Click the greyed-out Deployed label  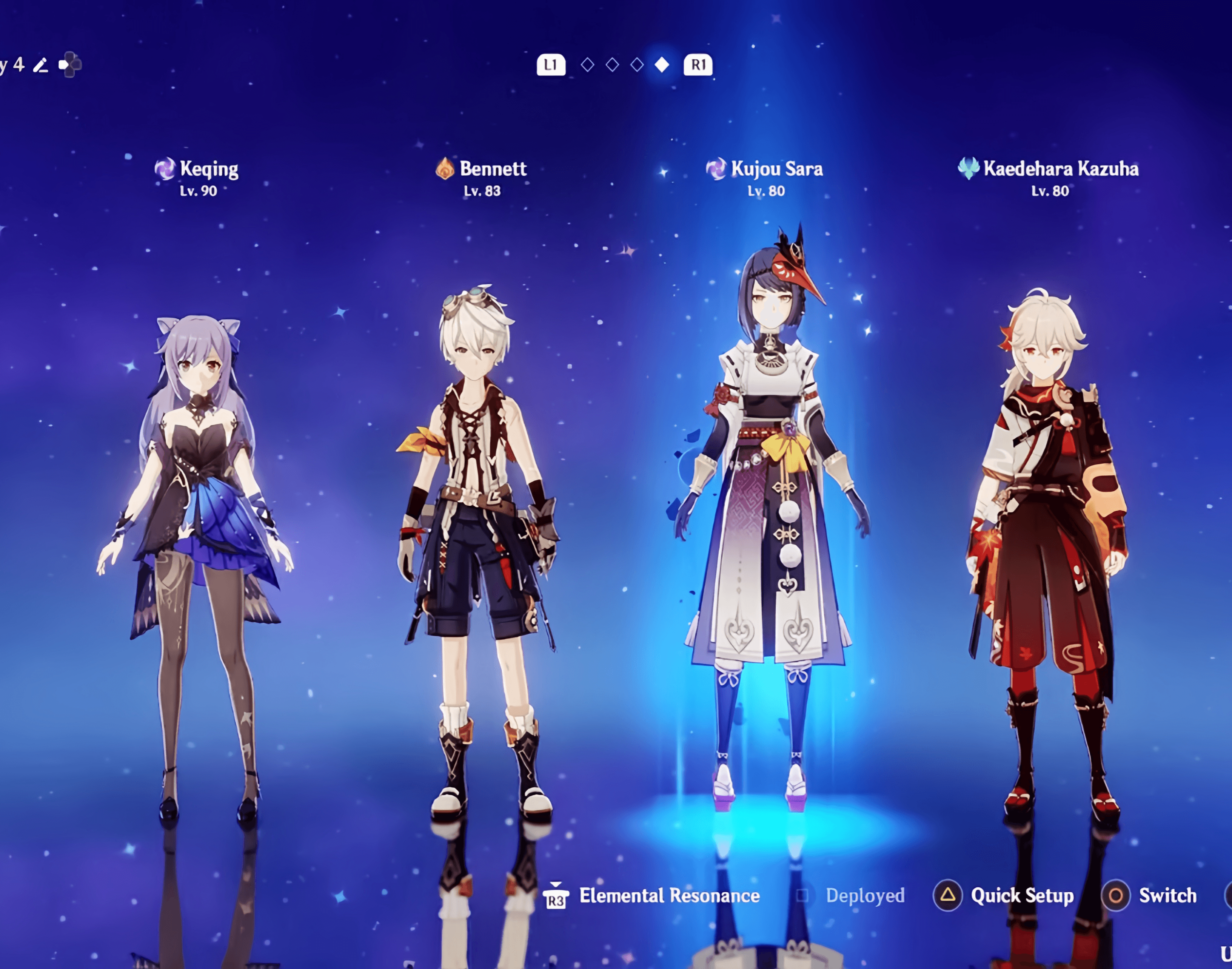coord(865,896)
